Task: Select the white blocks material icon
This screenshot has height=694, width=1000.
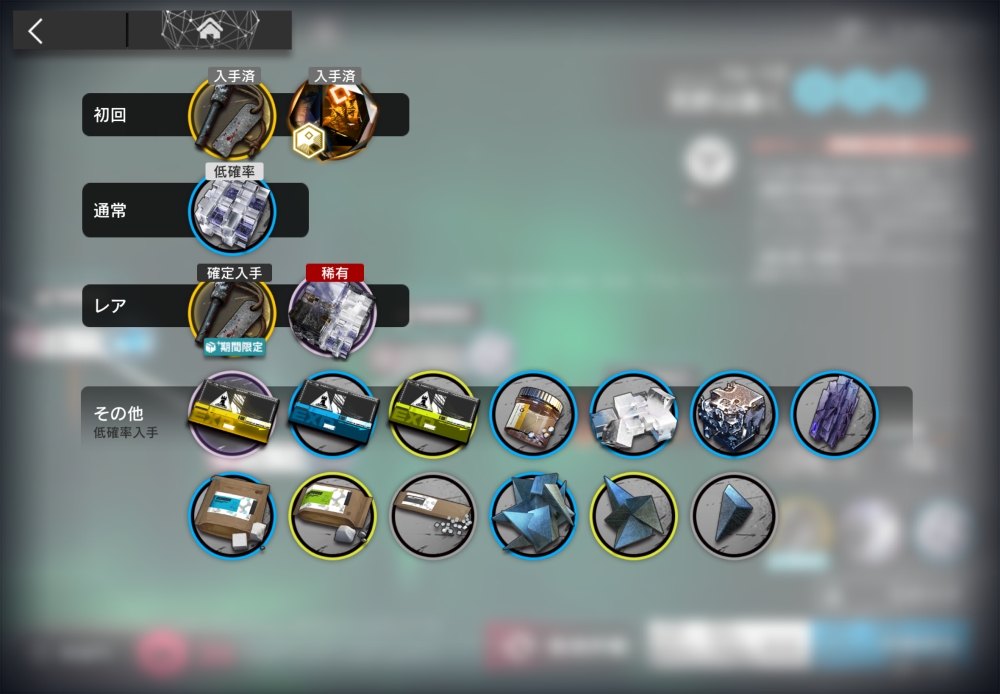Action: [x=633, y=414]
